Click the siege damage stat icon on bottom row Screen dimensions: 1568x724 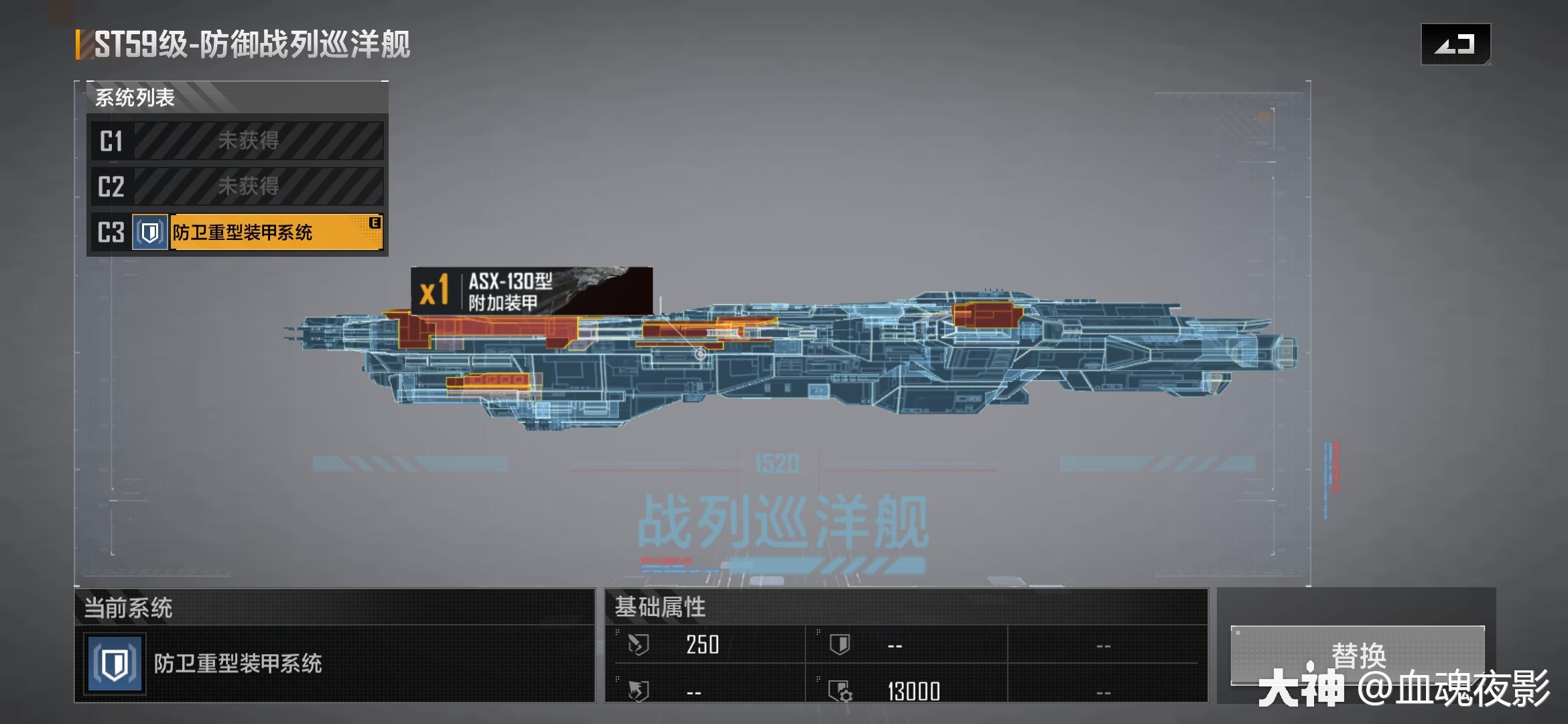637,690
